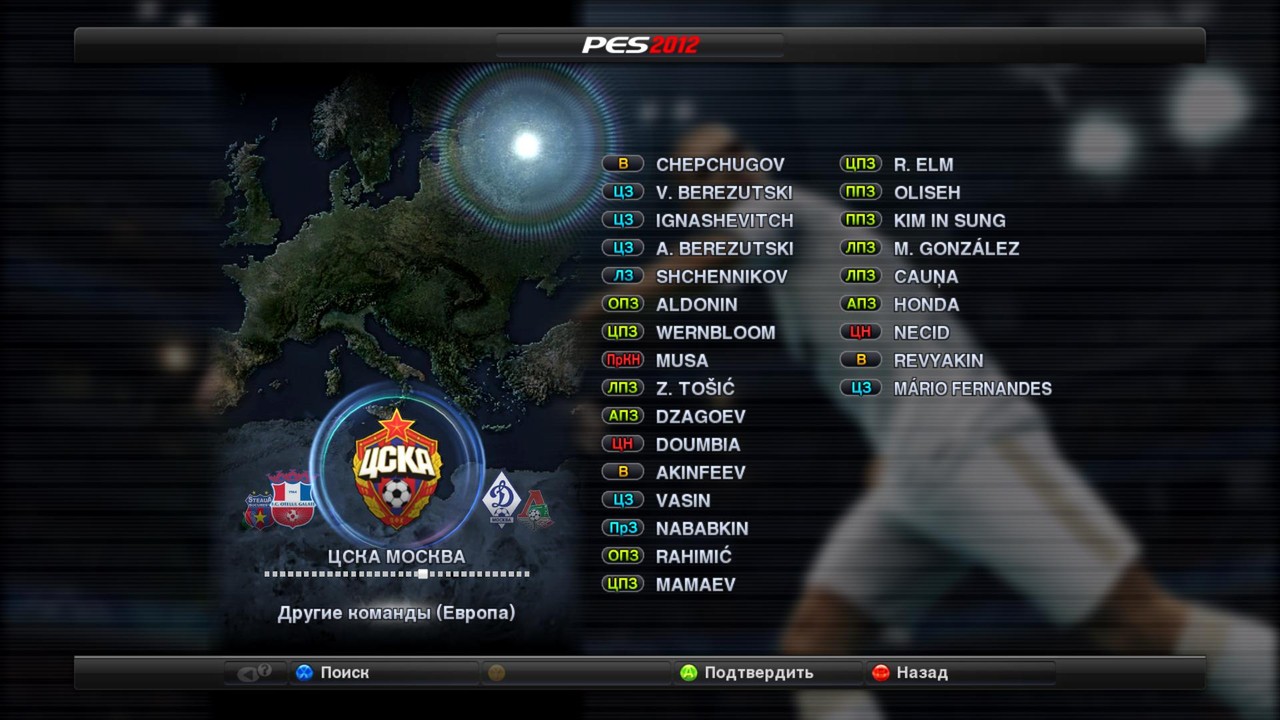Select the Necid player entry
The image size is (1280, 720).
[x=921, y=332]
